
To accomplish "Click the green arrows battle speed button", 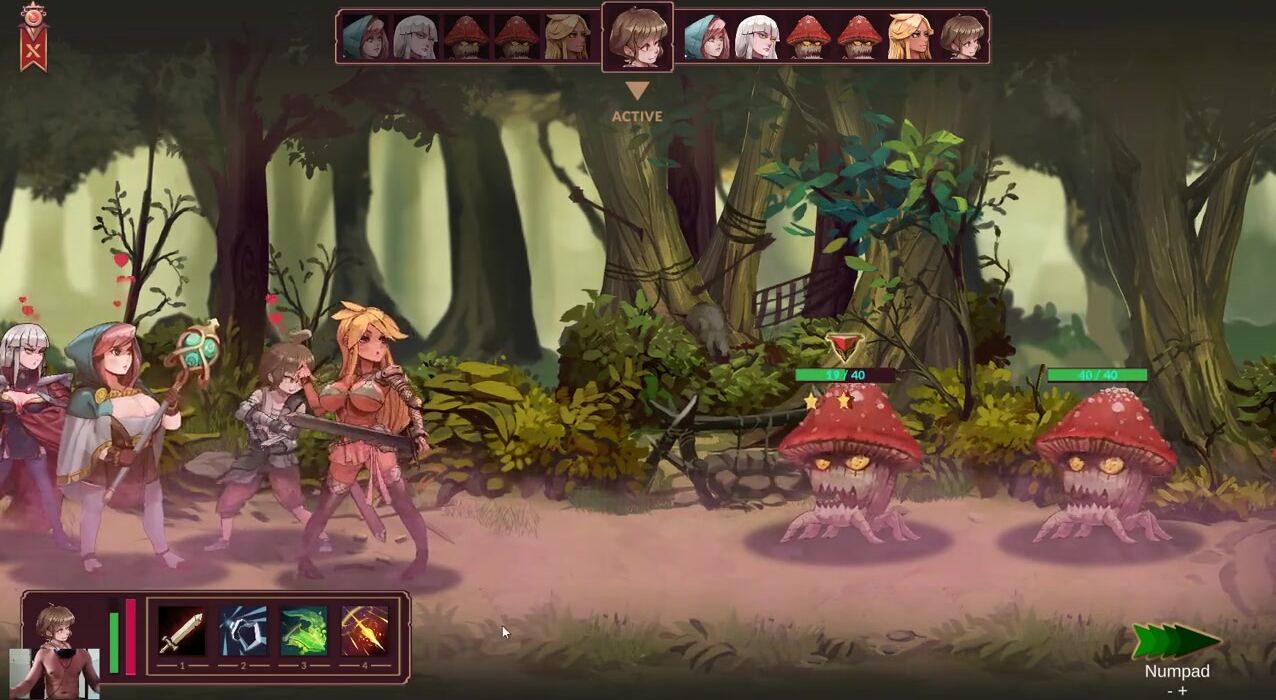I will click(1175, 641).
